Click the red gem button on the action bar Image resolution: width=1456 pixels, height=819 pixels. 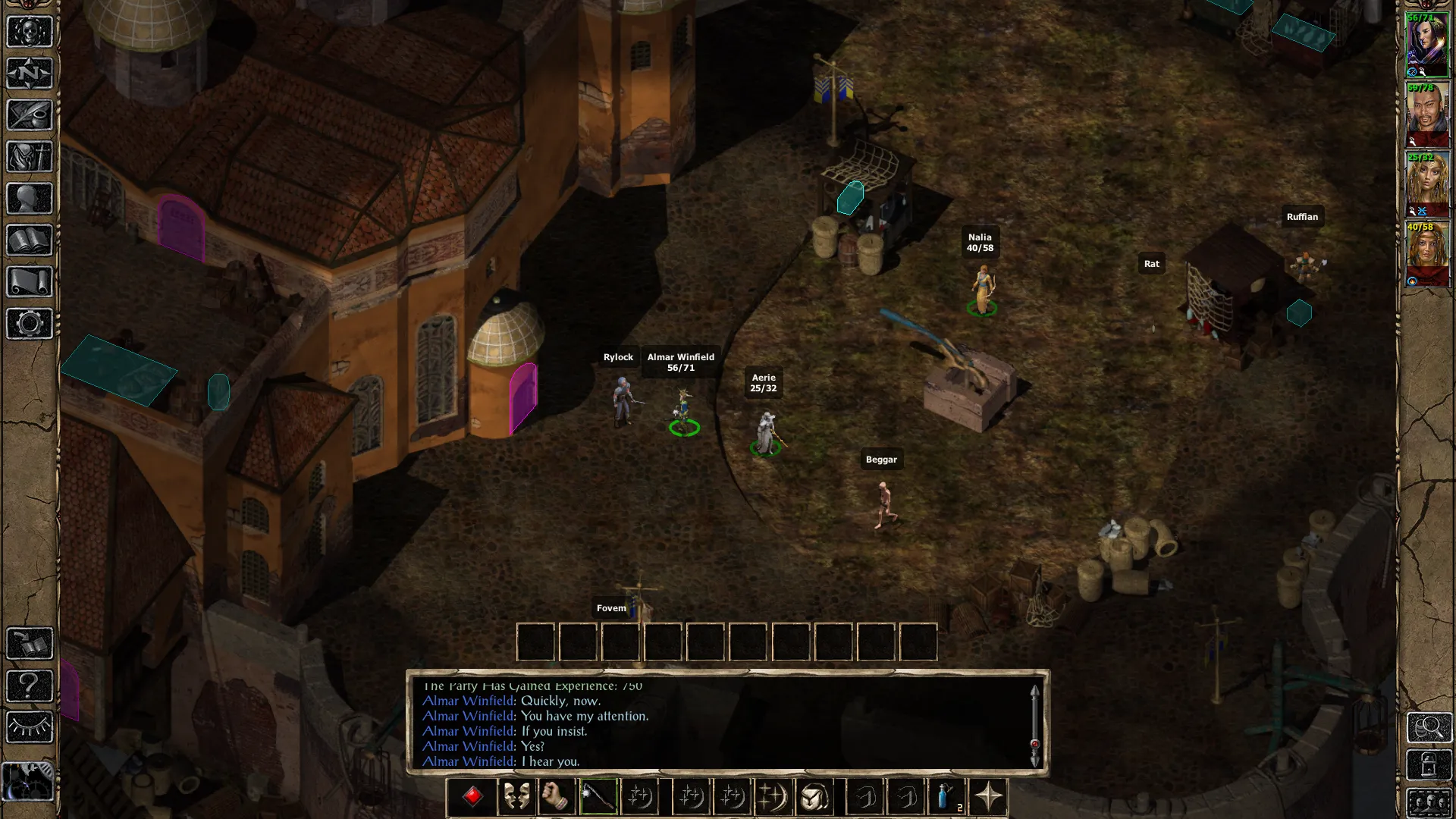coord(472,797)
